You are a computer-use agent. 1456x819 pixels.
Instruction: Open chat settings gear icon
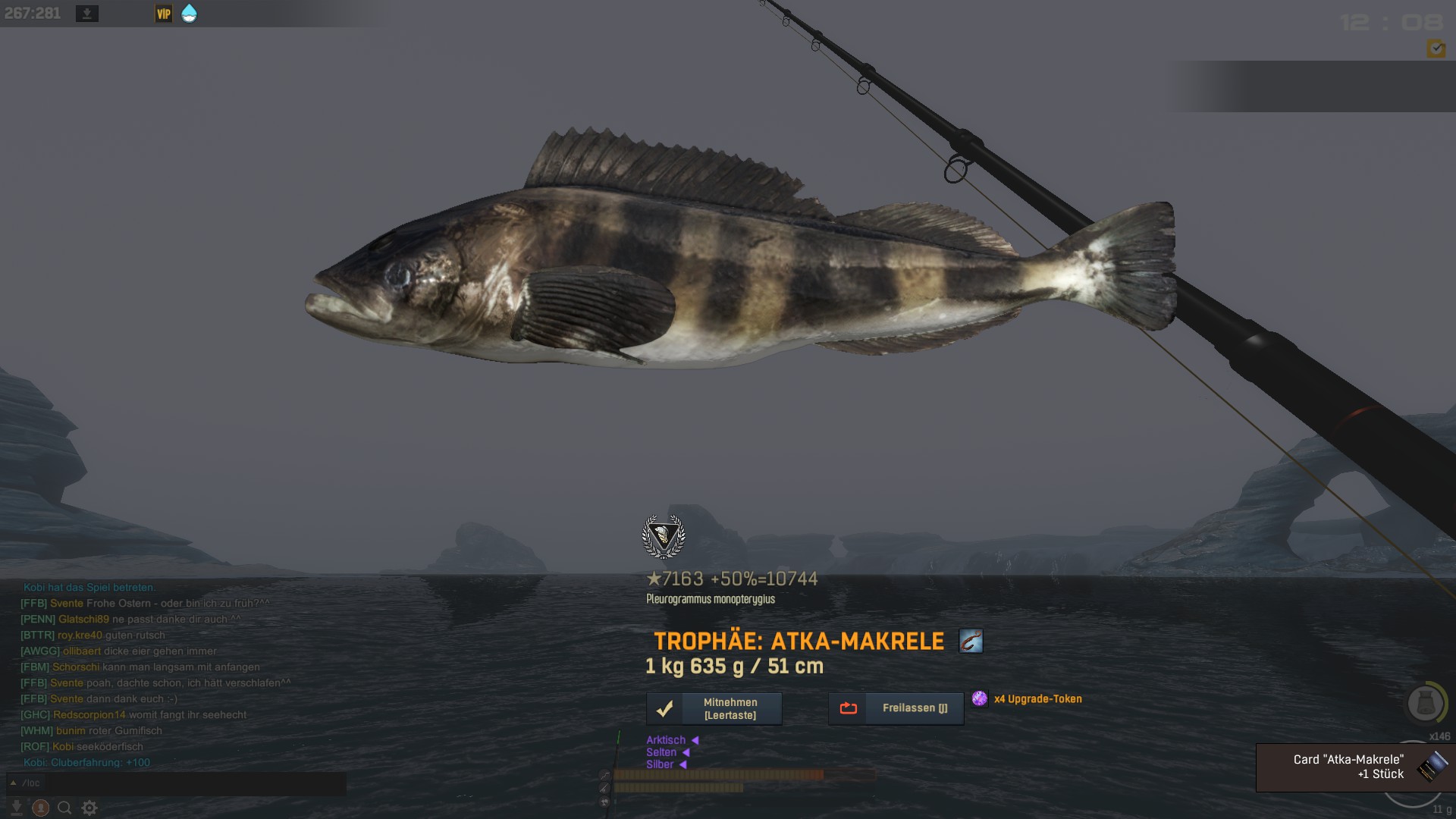click(89, 808)
